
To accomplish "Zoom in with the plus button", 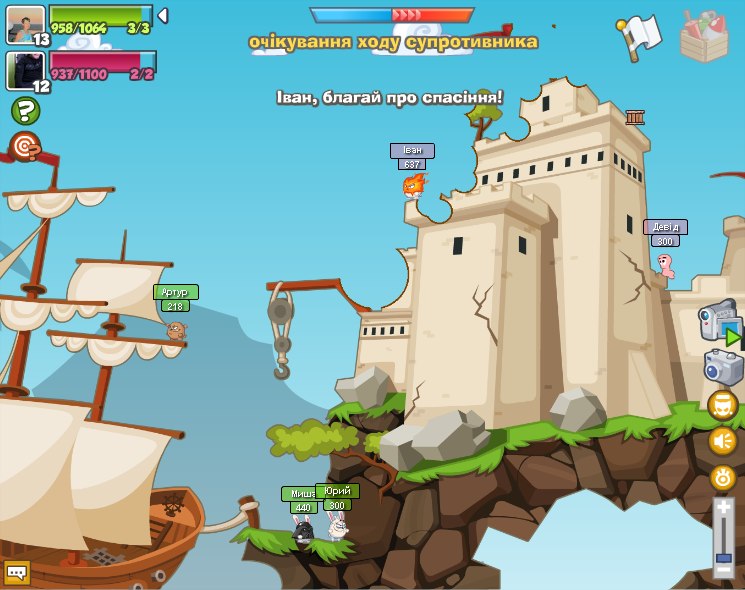I will pyautogui.click(x=723, y=507).
